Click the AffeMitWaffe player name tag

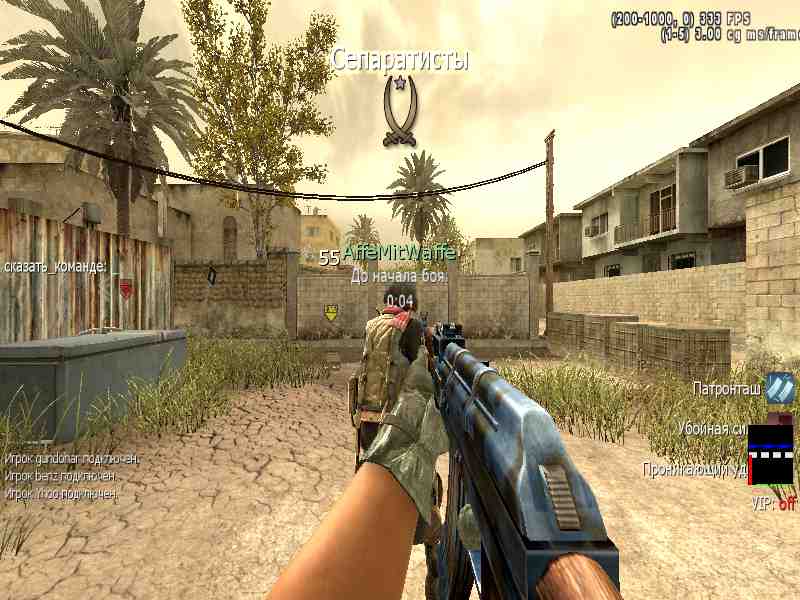click(399, 254)
